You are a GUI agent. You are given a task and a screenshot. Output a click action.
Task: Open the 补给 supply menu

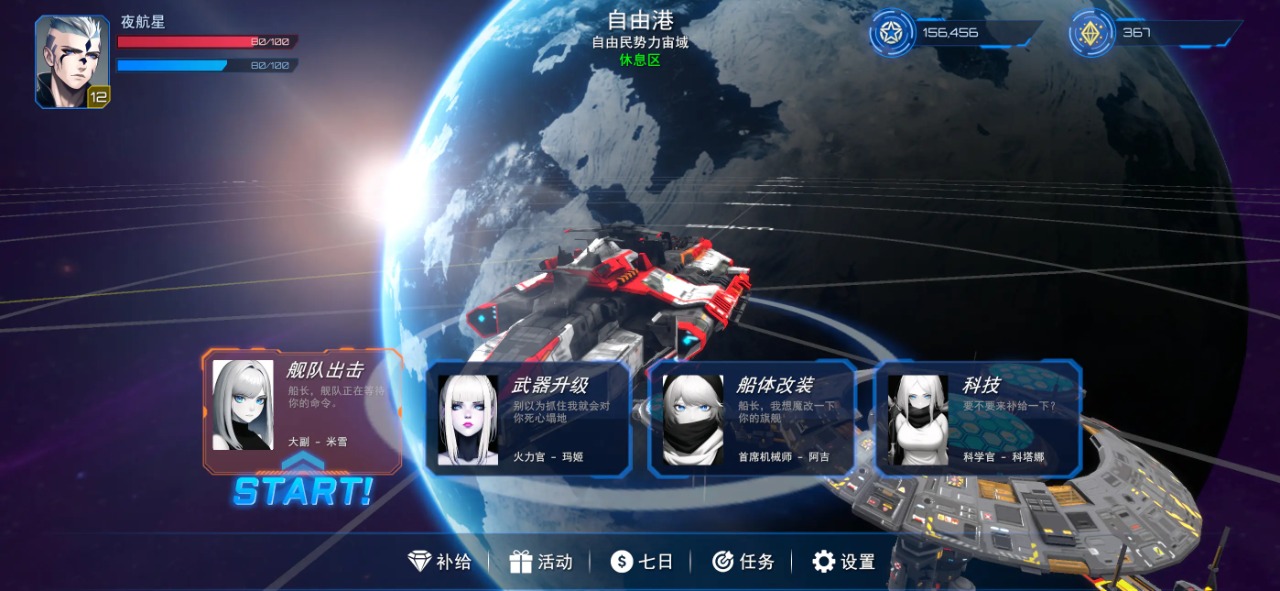440,562
